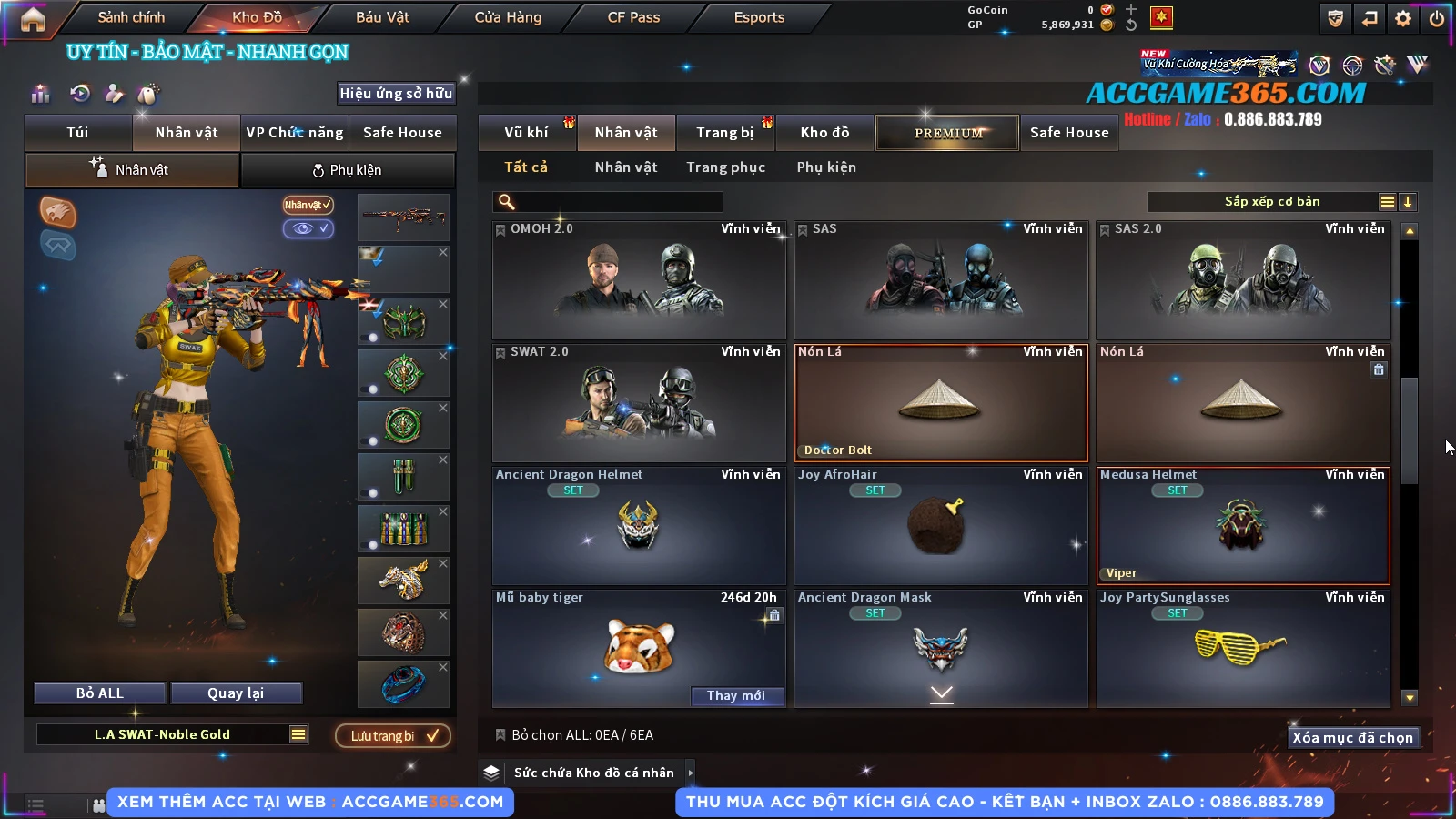Open the Cửa Hàng shop menu
Image resolution: width=1456 pixels, height=819 pixels.
(508, 17)
